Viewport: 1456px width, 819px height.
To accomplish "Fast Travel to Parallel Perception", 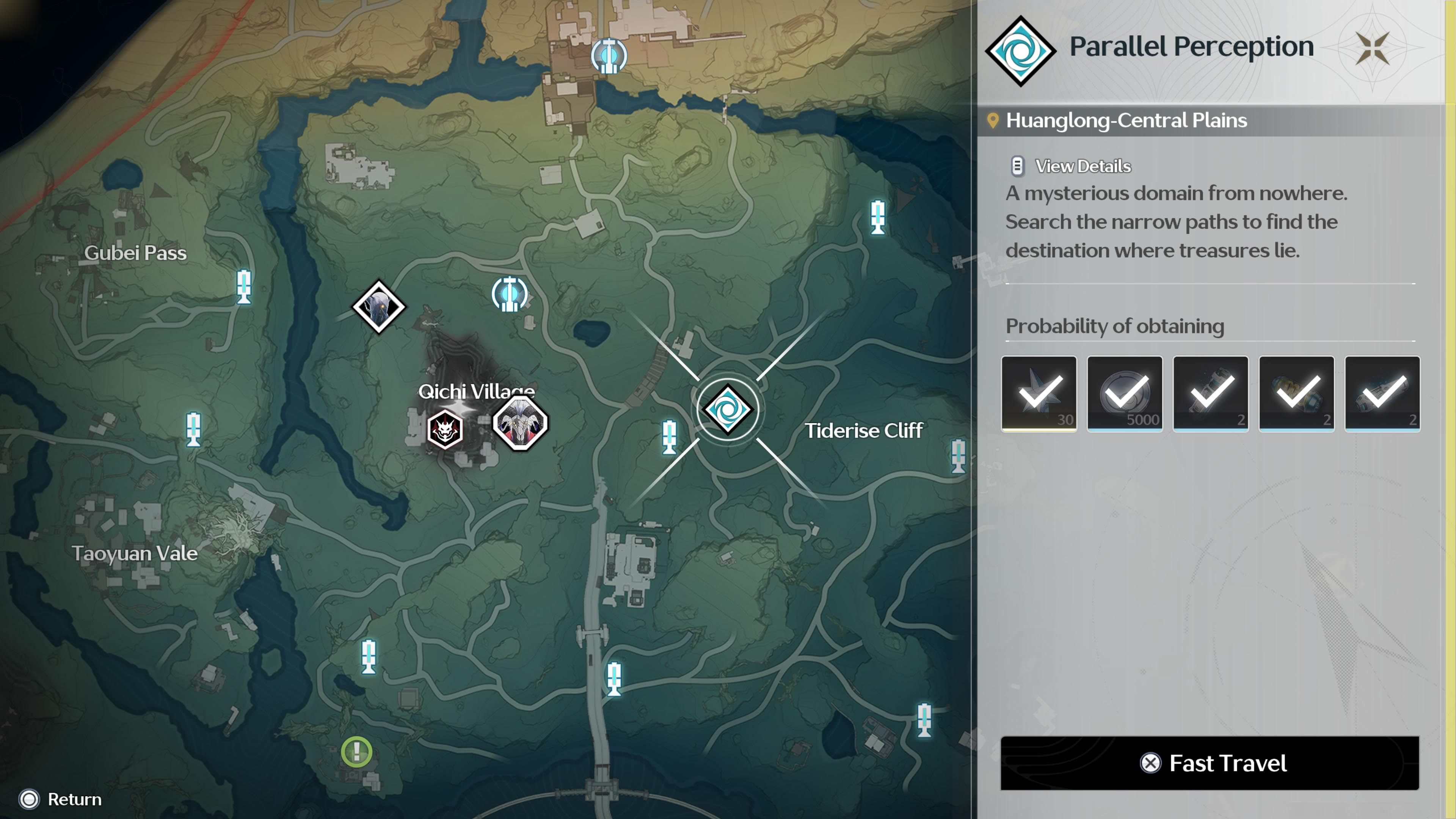I will [x=1210, y=763].
